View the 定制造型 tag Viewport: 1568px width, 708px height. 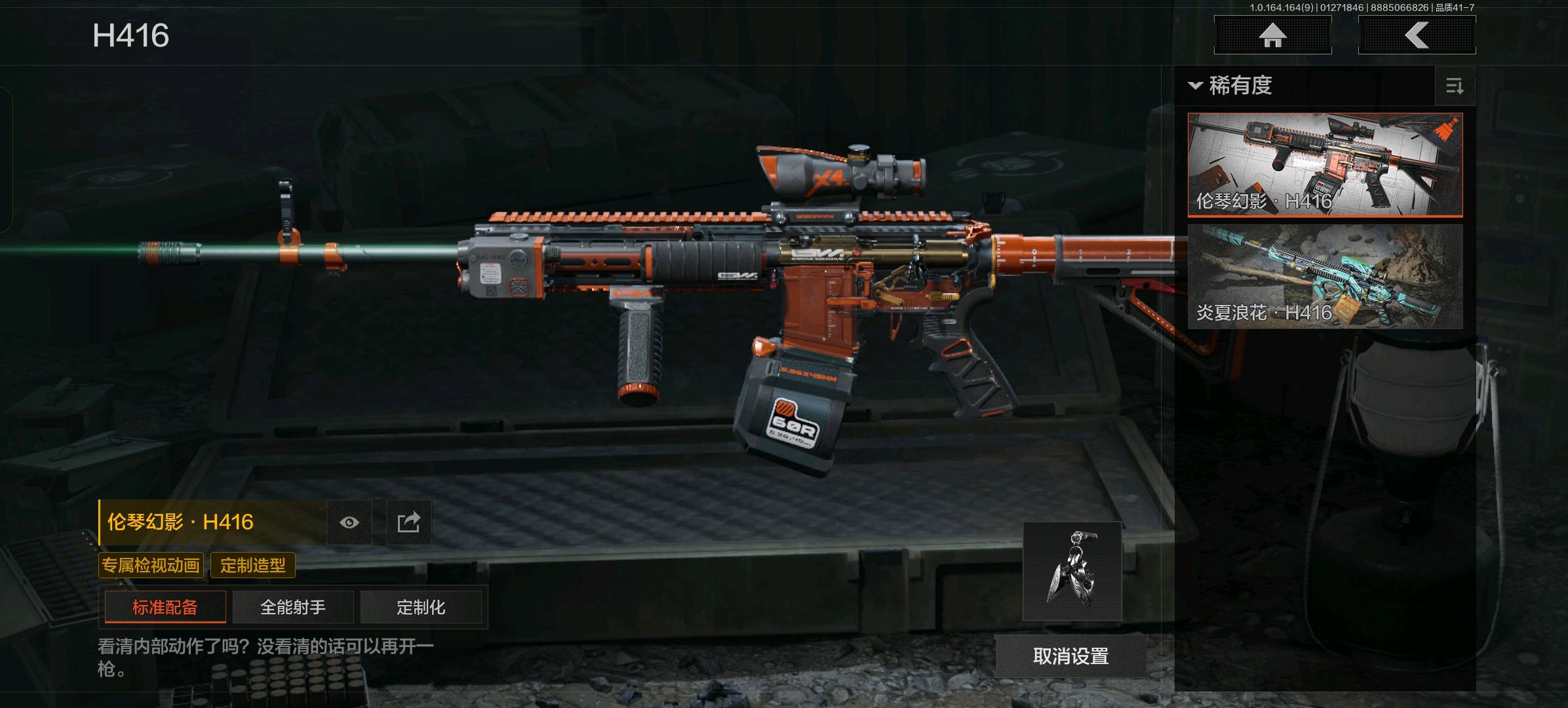(253, 565)
